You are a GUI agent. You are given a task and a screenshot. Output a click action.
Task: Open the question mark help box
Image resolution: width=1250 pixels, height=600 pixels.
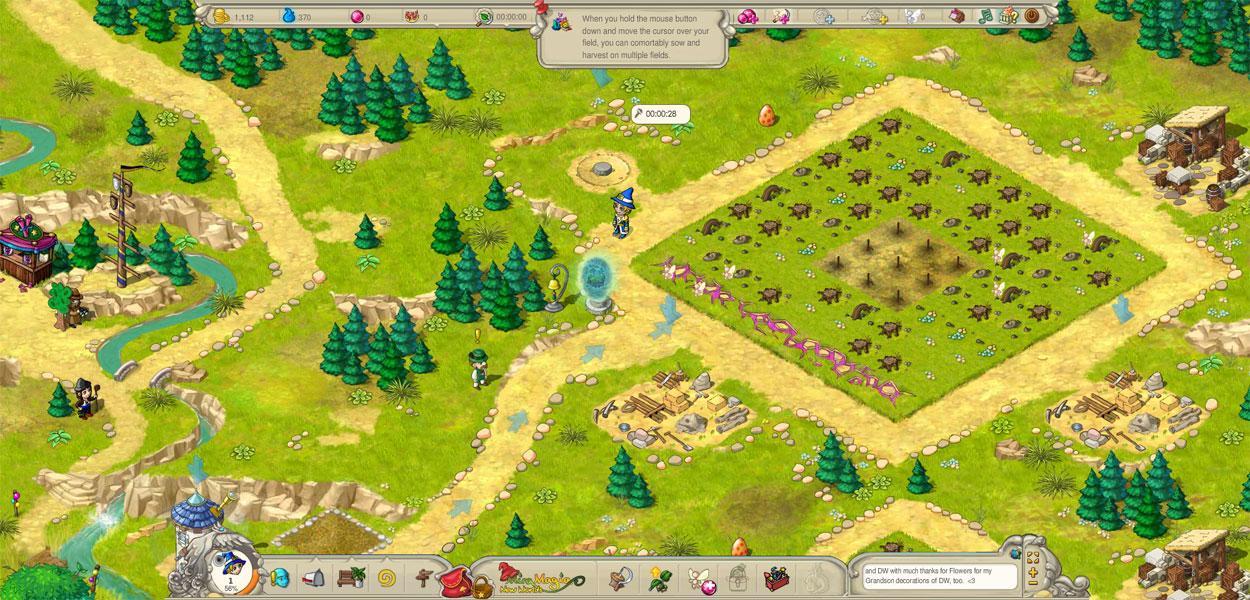(x=1009, y=16)
